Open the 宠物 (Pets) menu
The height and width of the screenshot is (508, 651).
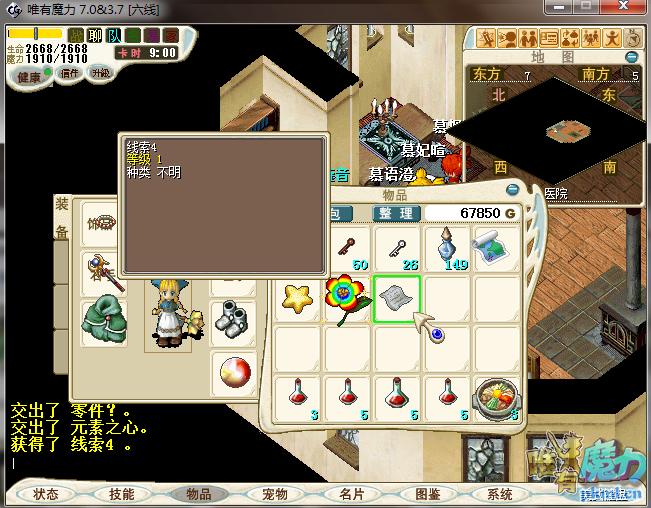click(x=274, y=494)
